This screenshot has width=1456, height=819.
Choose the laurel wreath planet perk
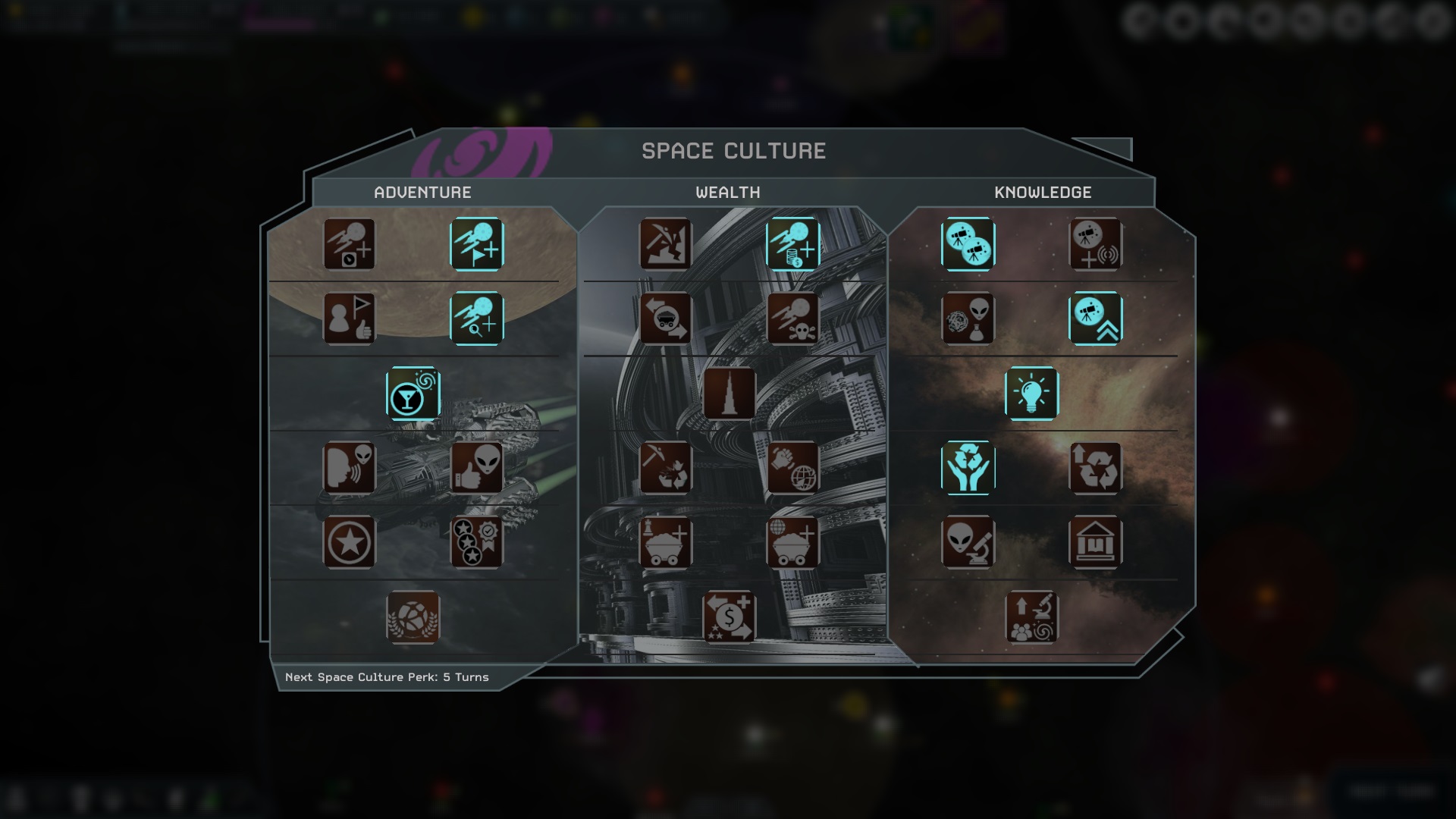point(413,617)
